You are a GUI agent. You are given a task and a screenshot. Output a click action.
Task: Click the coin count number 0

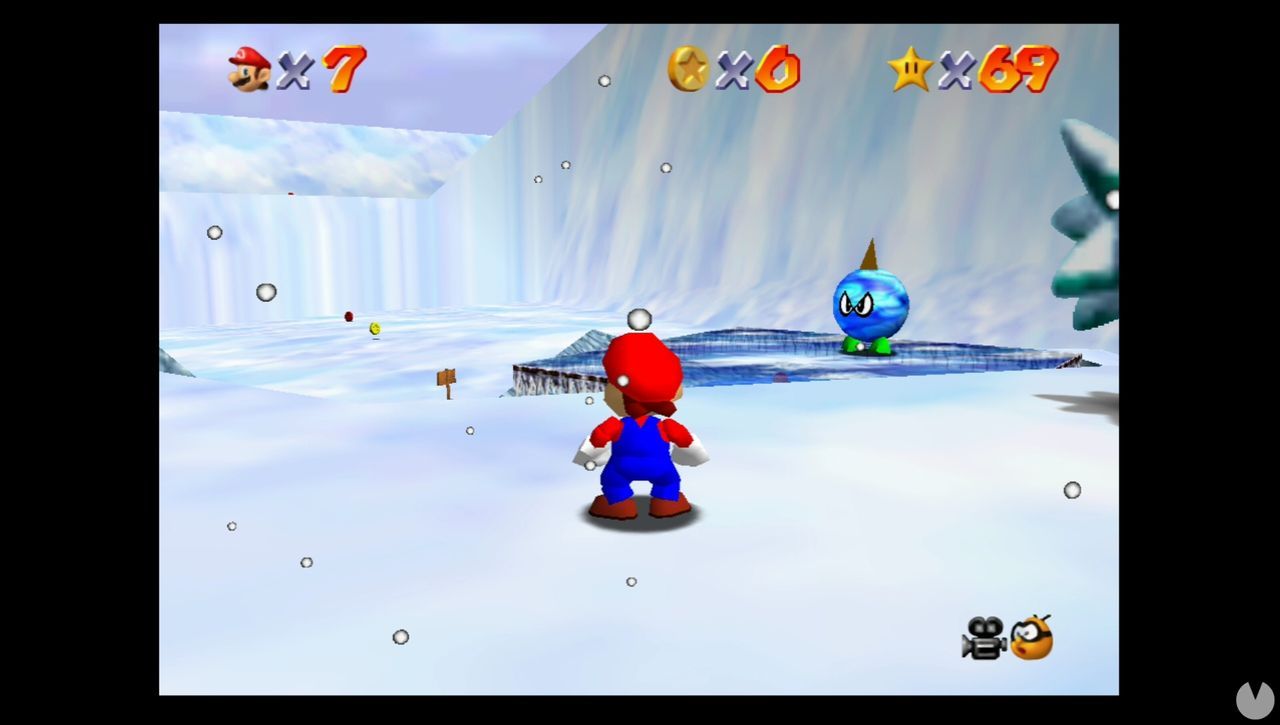777,68
